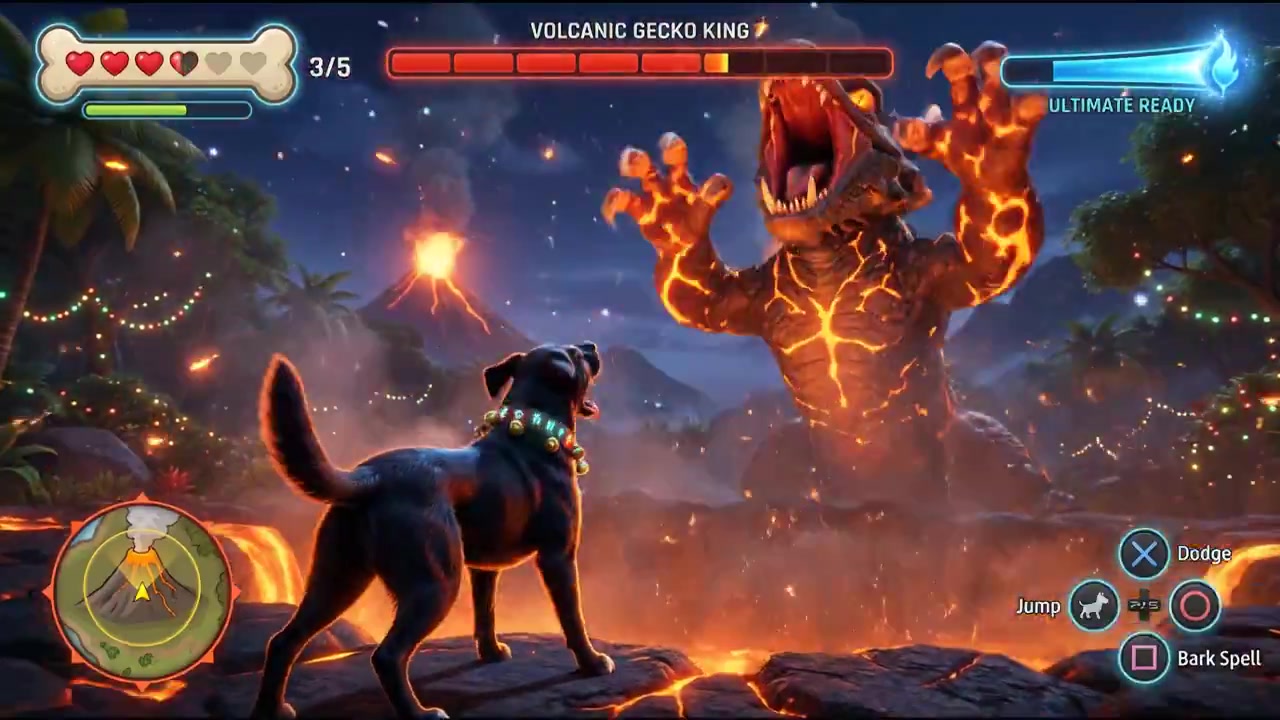1280x720 pixels.
Task: Click the Volcanic Gecko King title
Action: [x=639, y=30]
